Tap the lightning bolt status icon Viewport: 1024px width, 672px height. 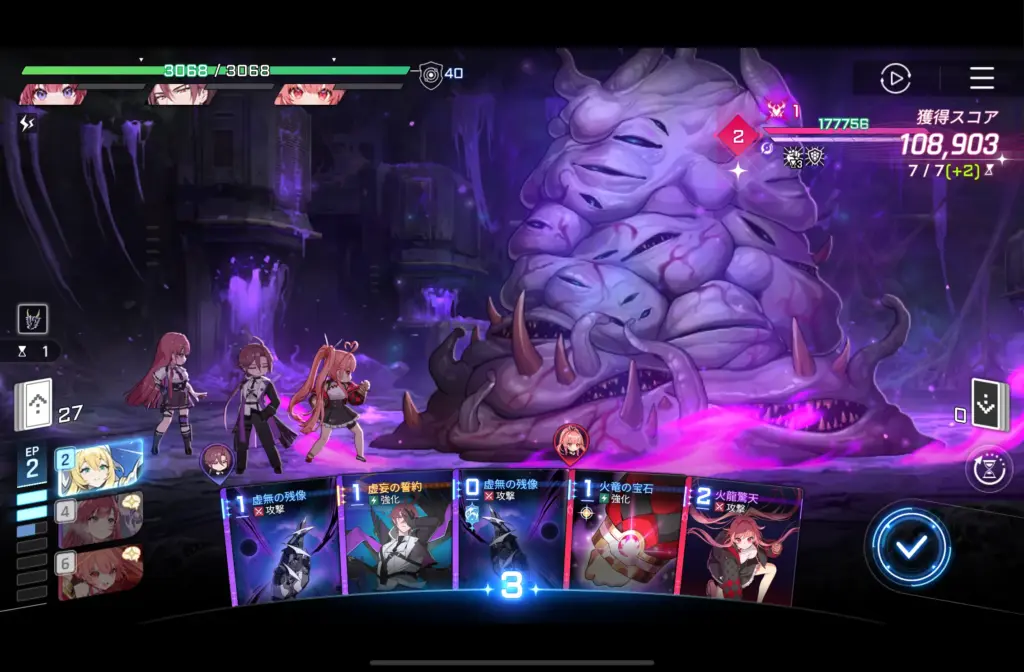[27, 123]
